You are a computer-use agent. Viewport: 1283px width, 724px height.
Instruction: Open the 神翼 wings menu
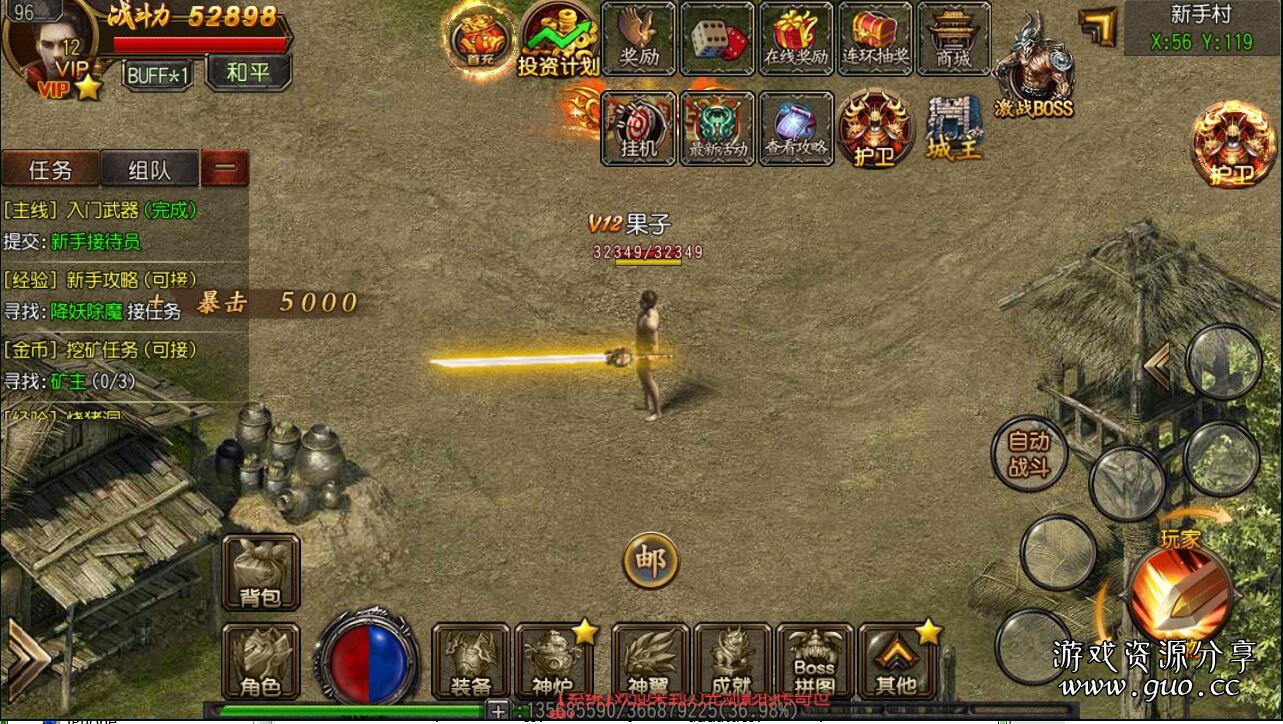tap(650, 661)
